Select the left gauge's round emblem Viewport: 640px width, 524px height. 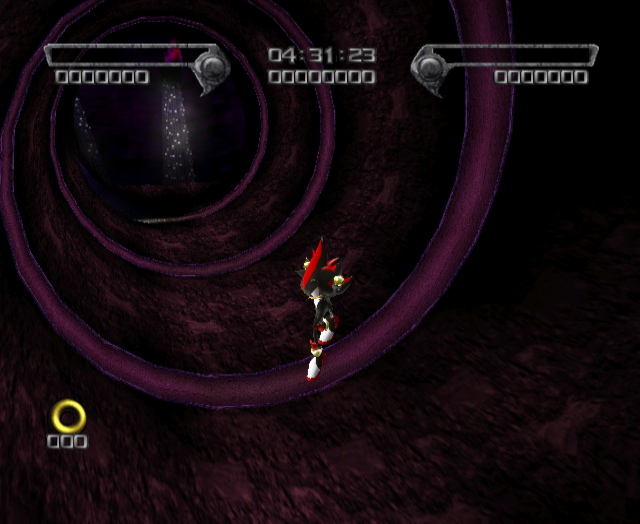coord(212,68)
